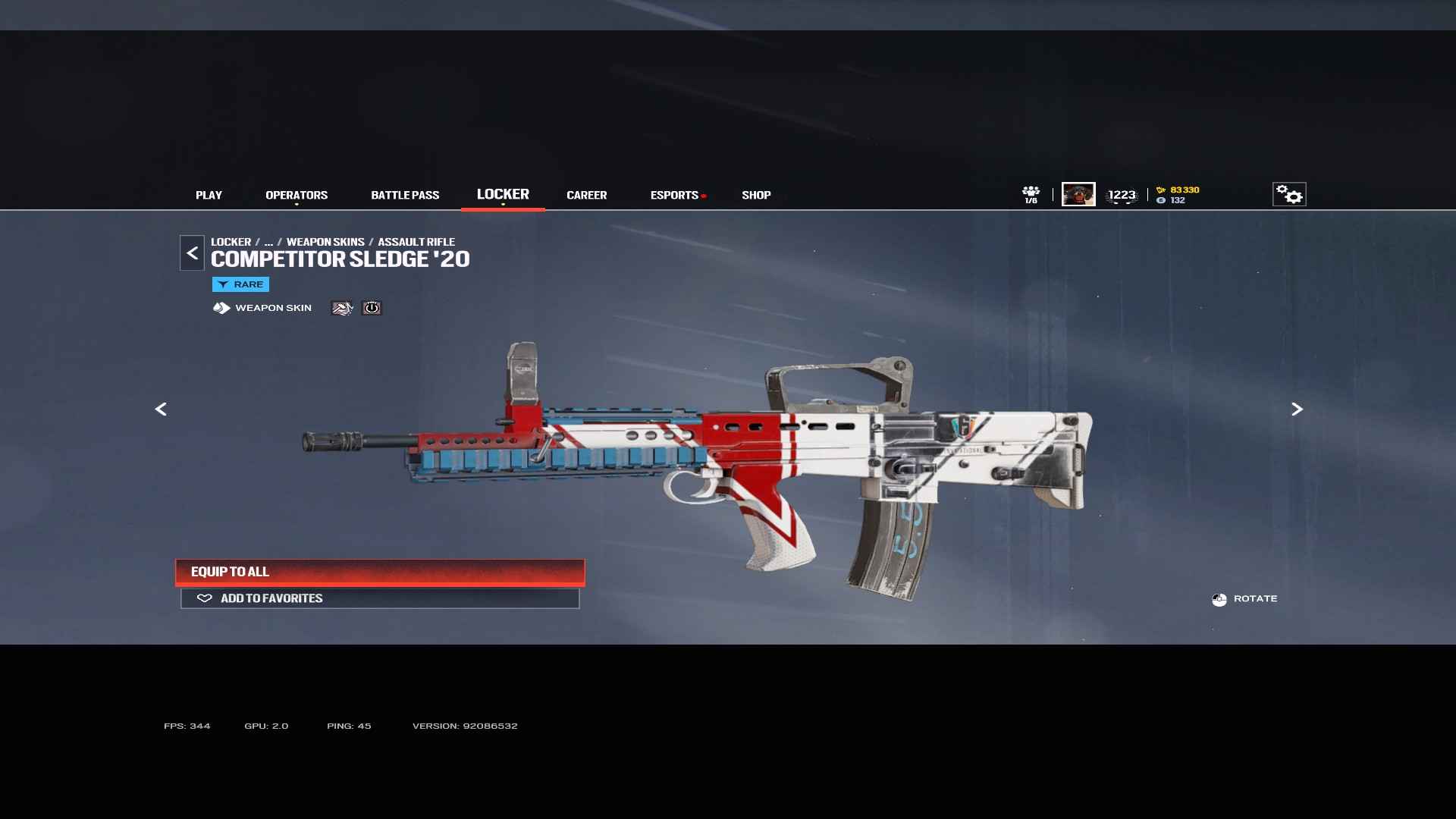Click the player profile avatar

(1078, 195)
